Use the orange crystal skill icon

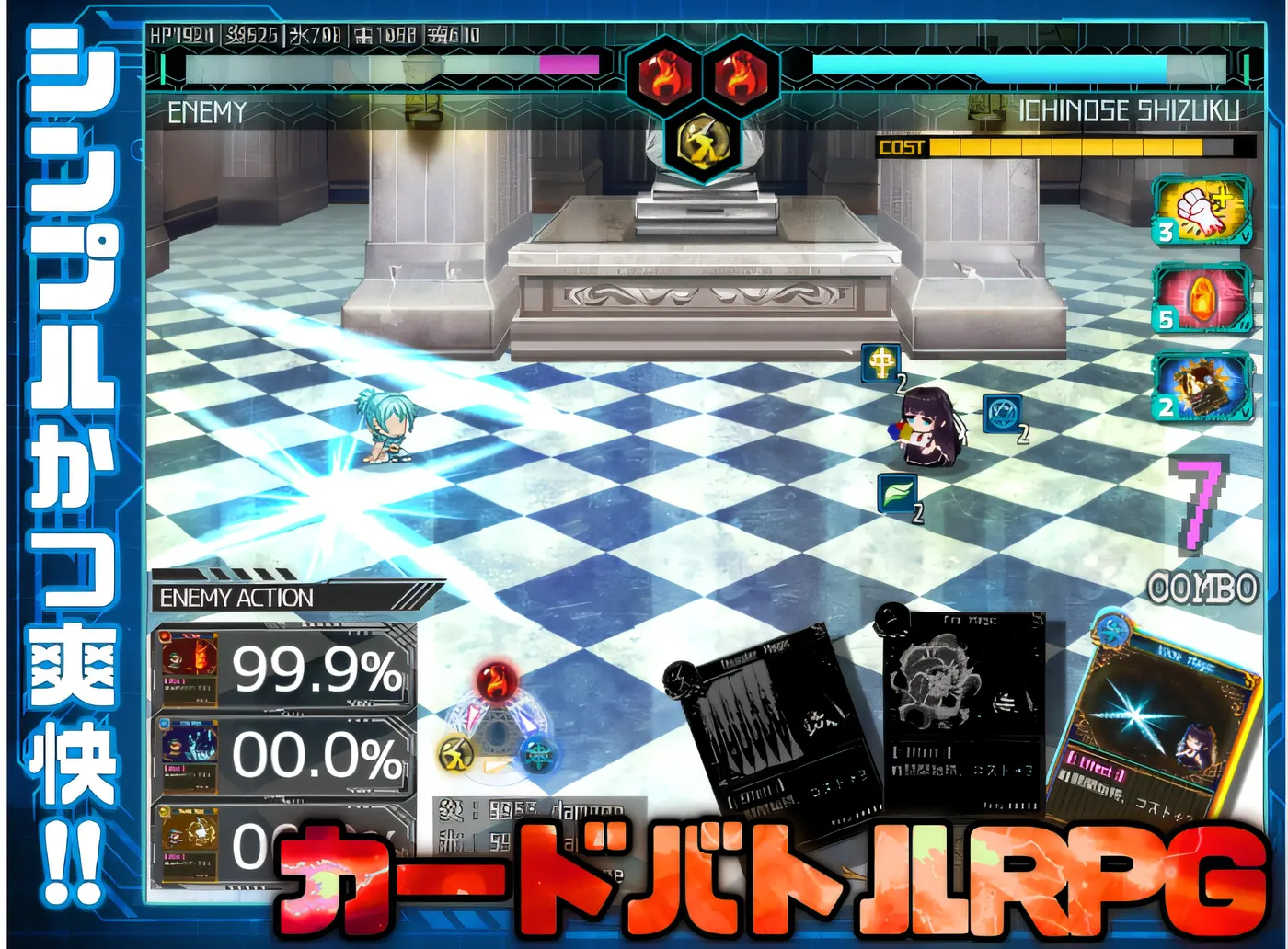click(x=1202, y=298)
